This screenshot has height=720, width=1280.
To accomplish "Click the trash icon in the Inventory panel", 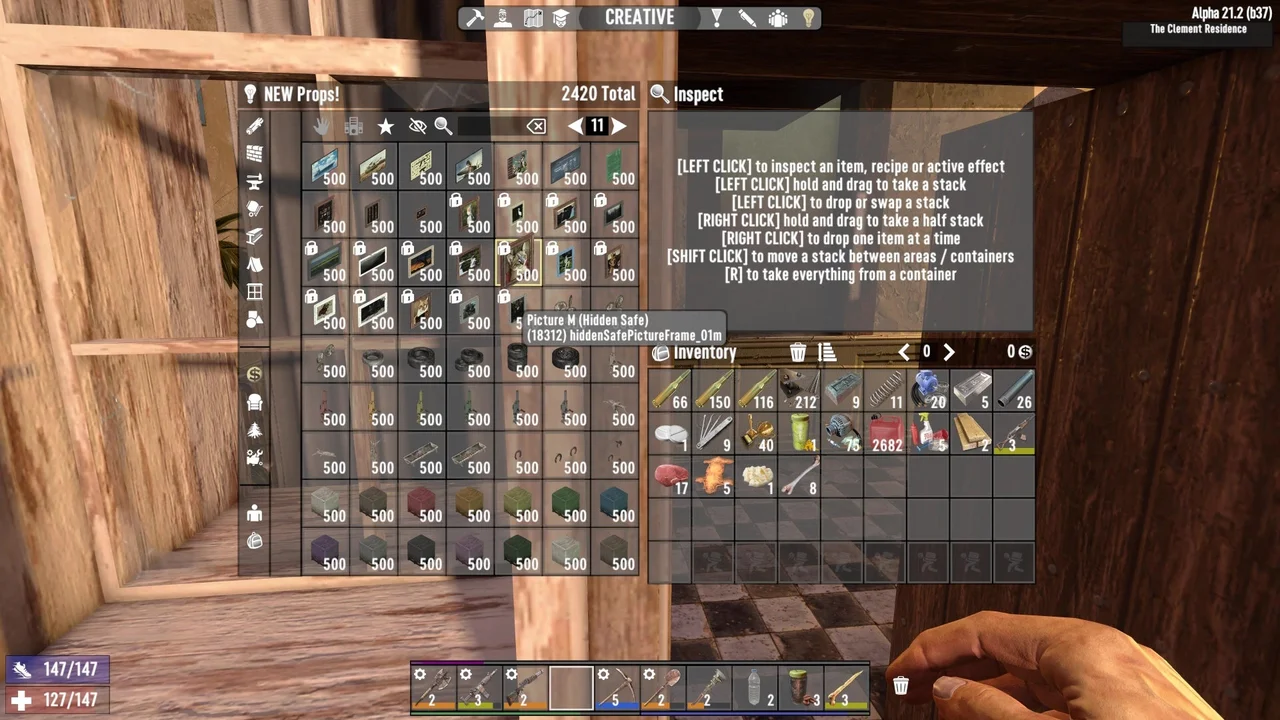I will pos(798,352).
